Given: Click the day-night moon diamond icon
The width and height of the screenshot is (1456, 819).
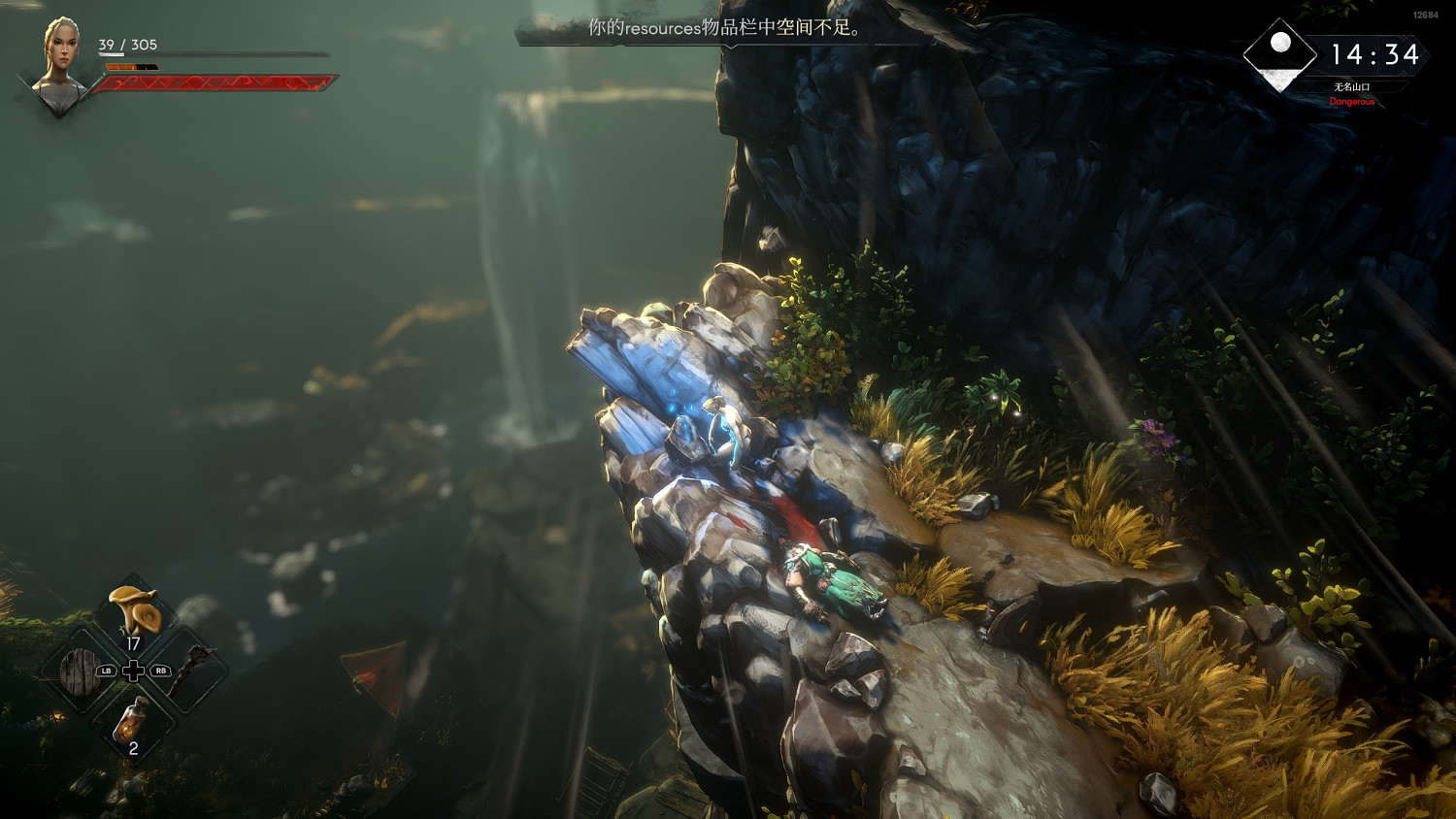Looking at the screenshot, I should (1280, 54).
